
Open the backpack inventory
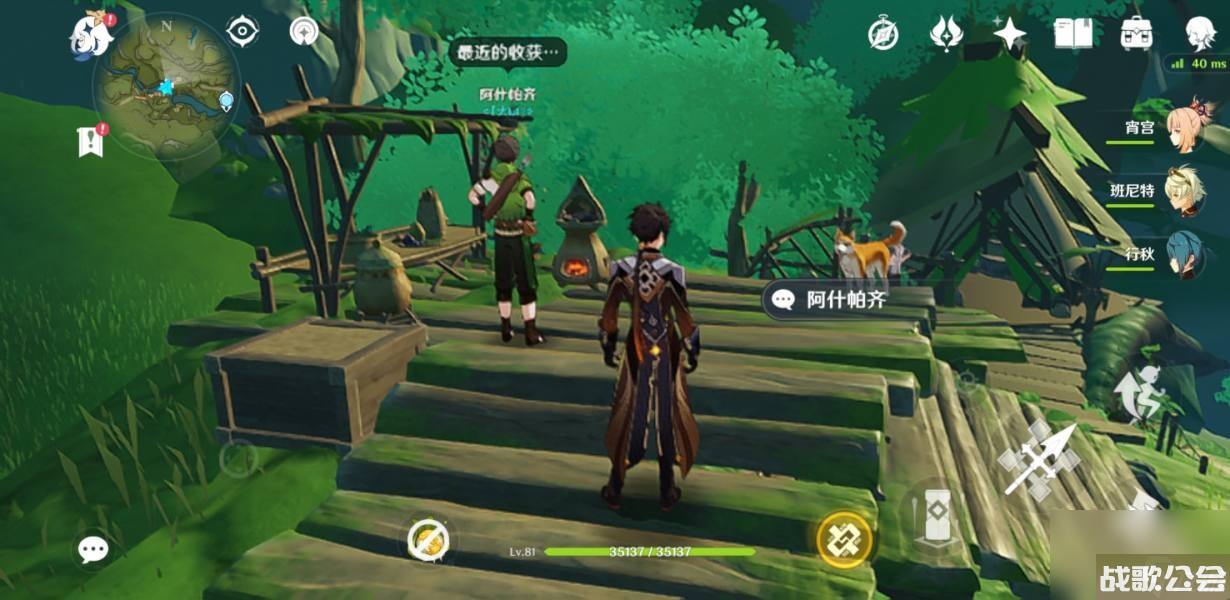[1136, 34]
